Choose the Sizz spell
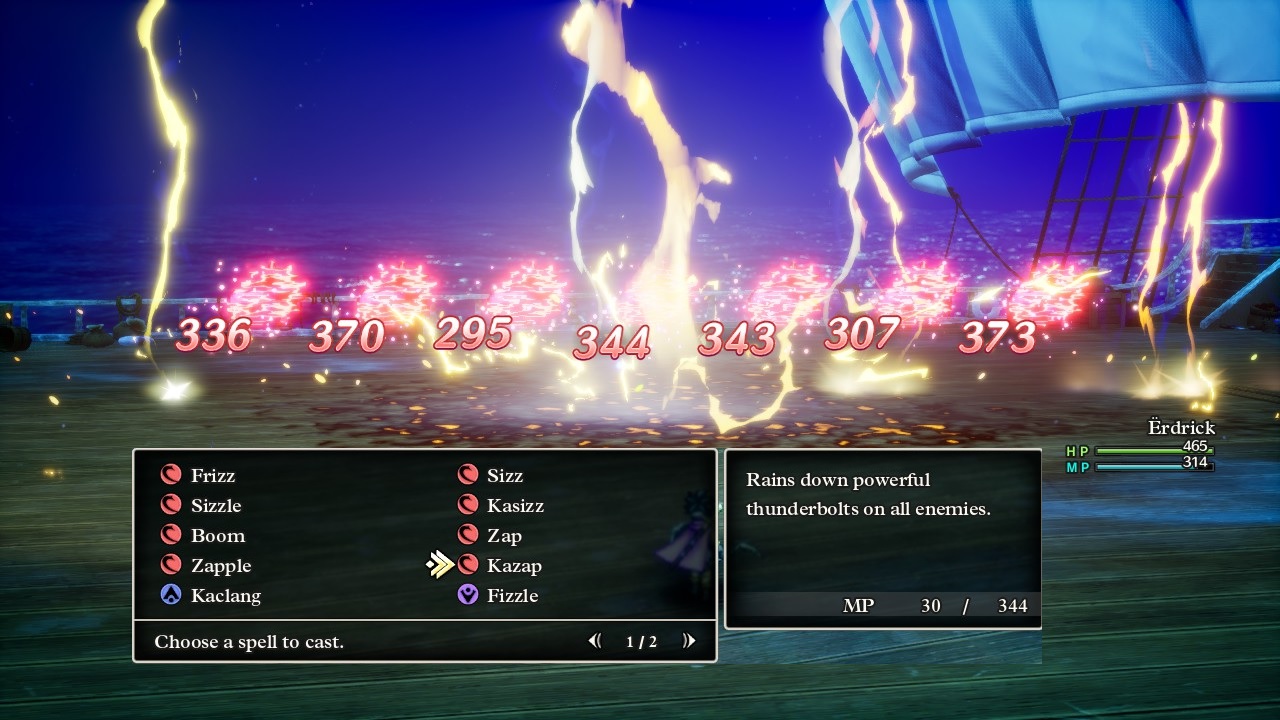 coord(505,476)
